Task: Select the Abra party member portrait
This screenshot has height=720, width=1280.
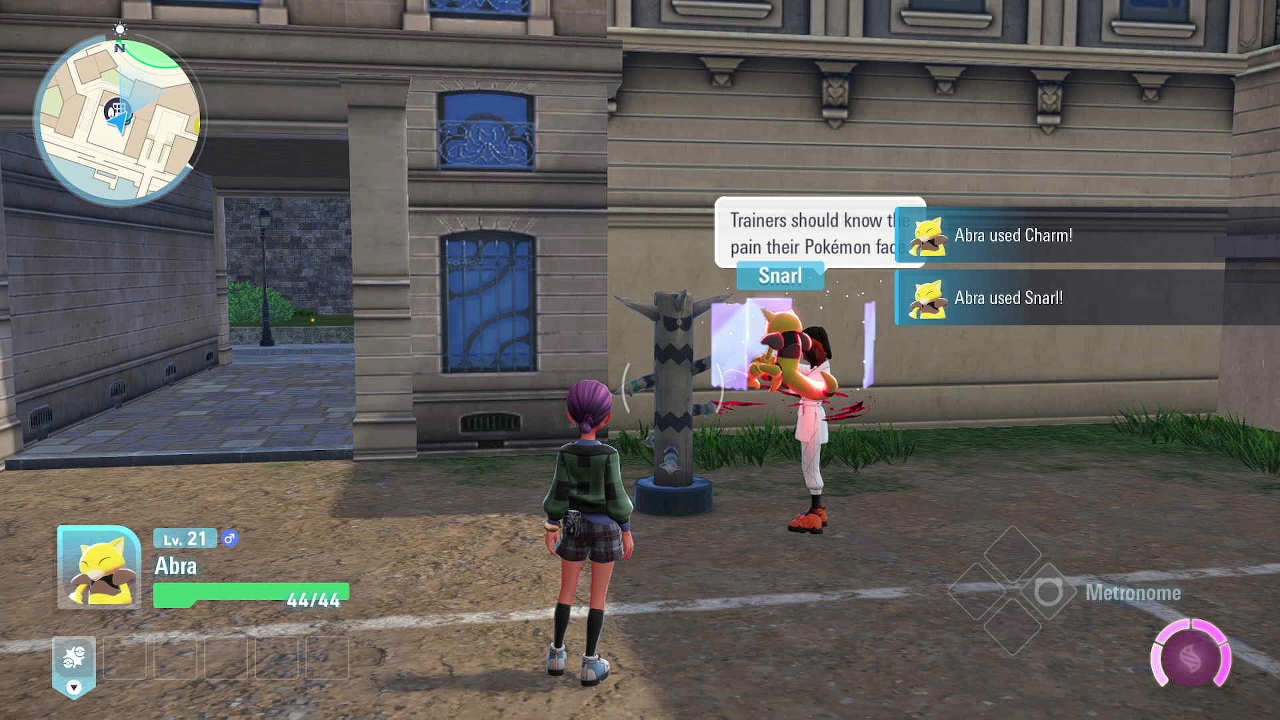Action: [x=97, y=566]
